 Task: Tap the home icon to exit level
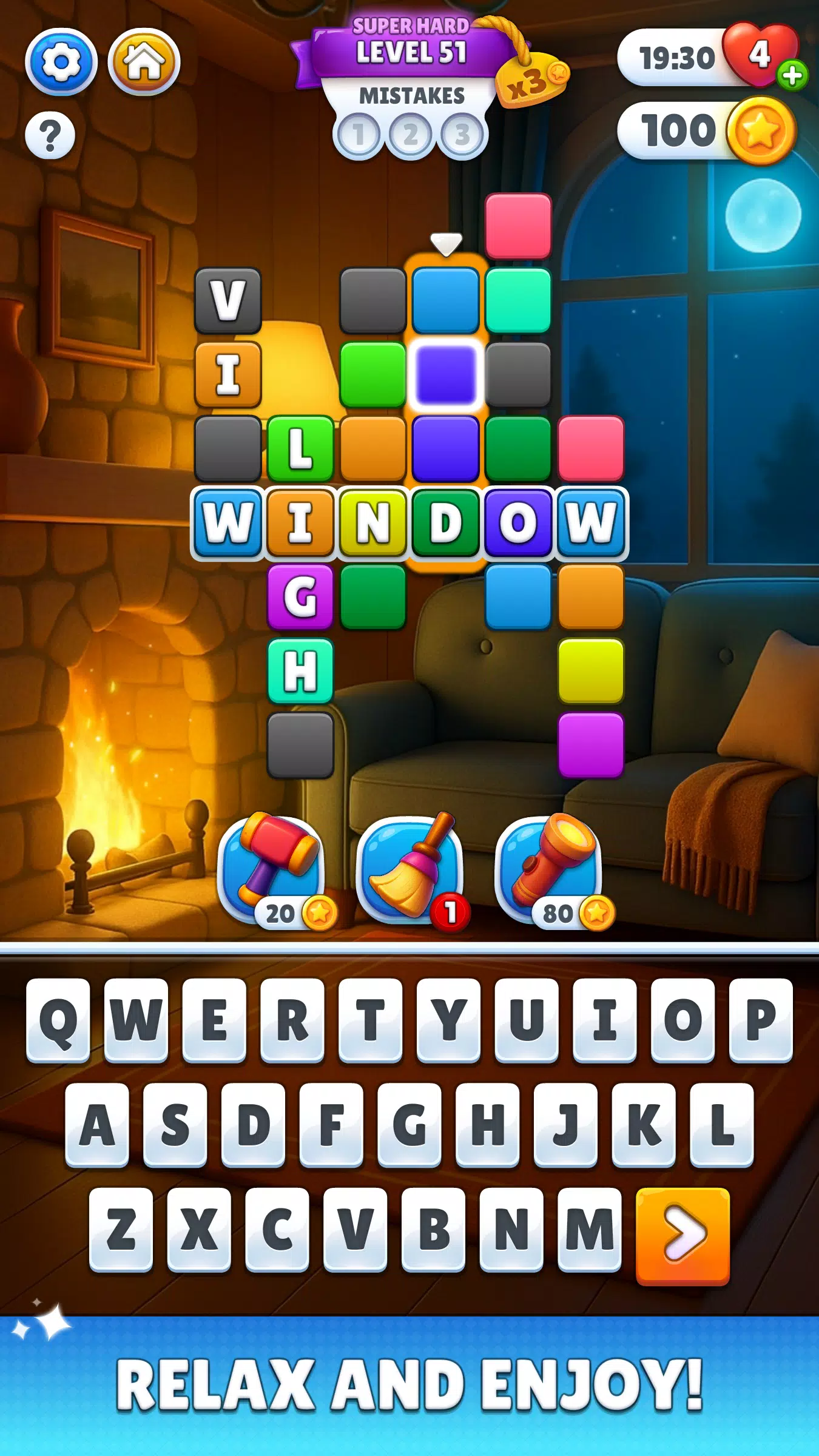(x=144, y=61)
